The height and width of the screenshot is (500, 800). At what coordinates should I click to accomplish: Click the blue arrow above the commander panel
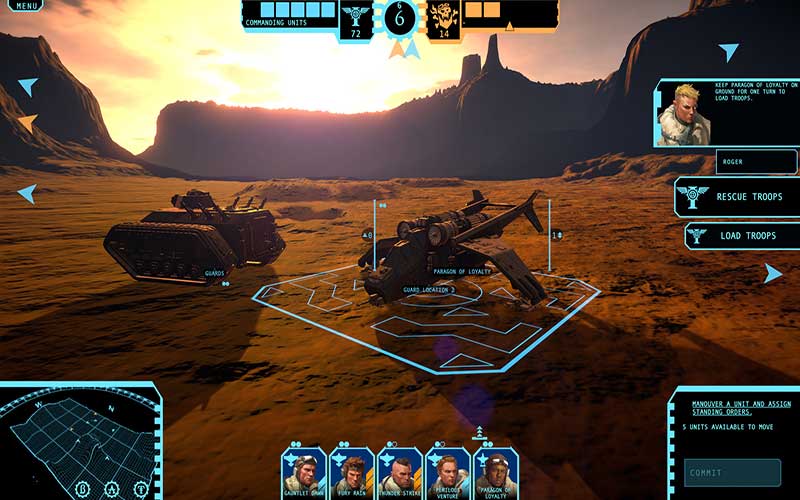pos(729,52)
